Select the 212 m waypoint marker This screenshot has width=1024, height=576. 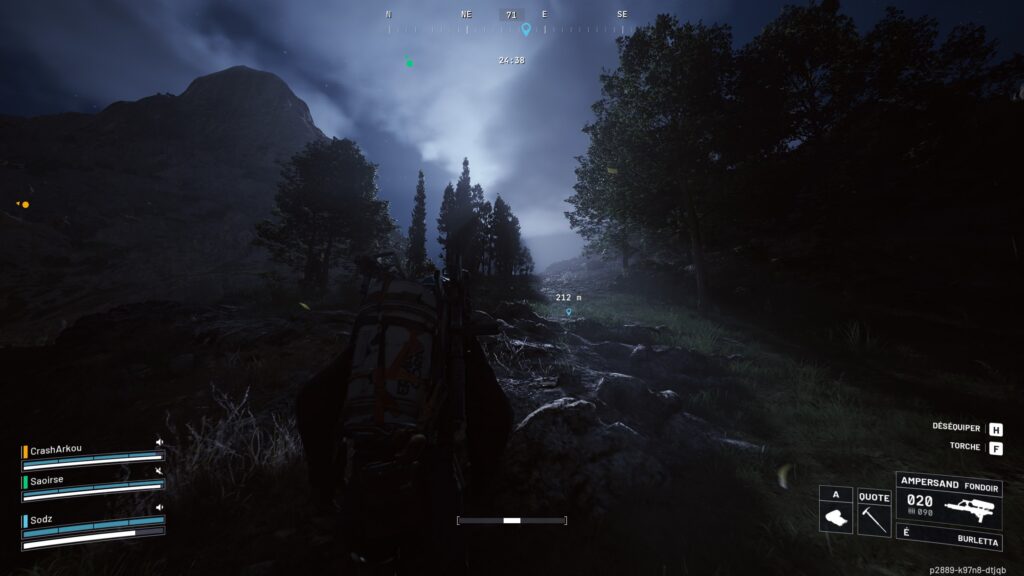pyautogui.click(x=569, y=311)
